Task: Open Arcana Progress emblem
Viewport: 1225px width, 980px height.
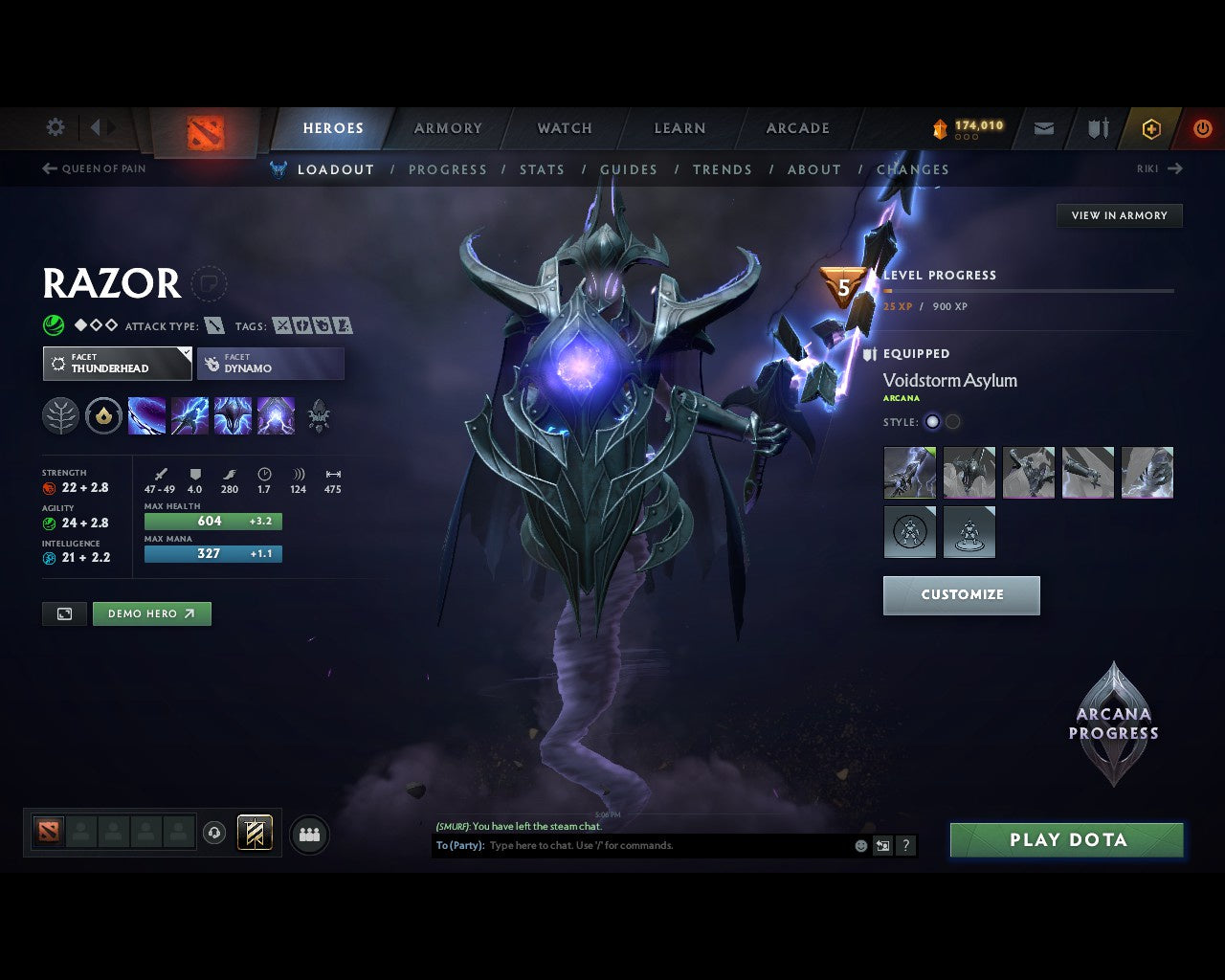Action: [x=1113, y=724]
